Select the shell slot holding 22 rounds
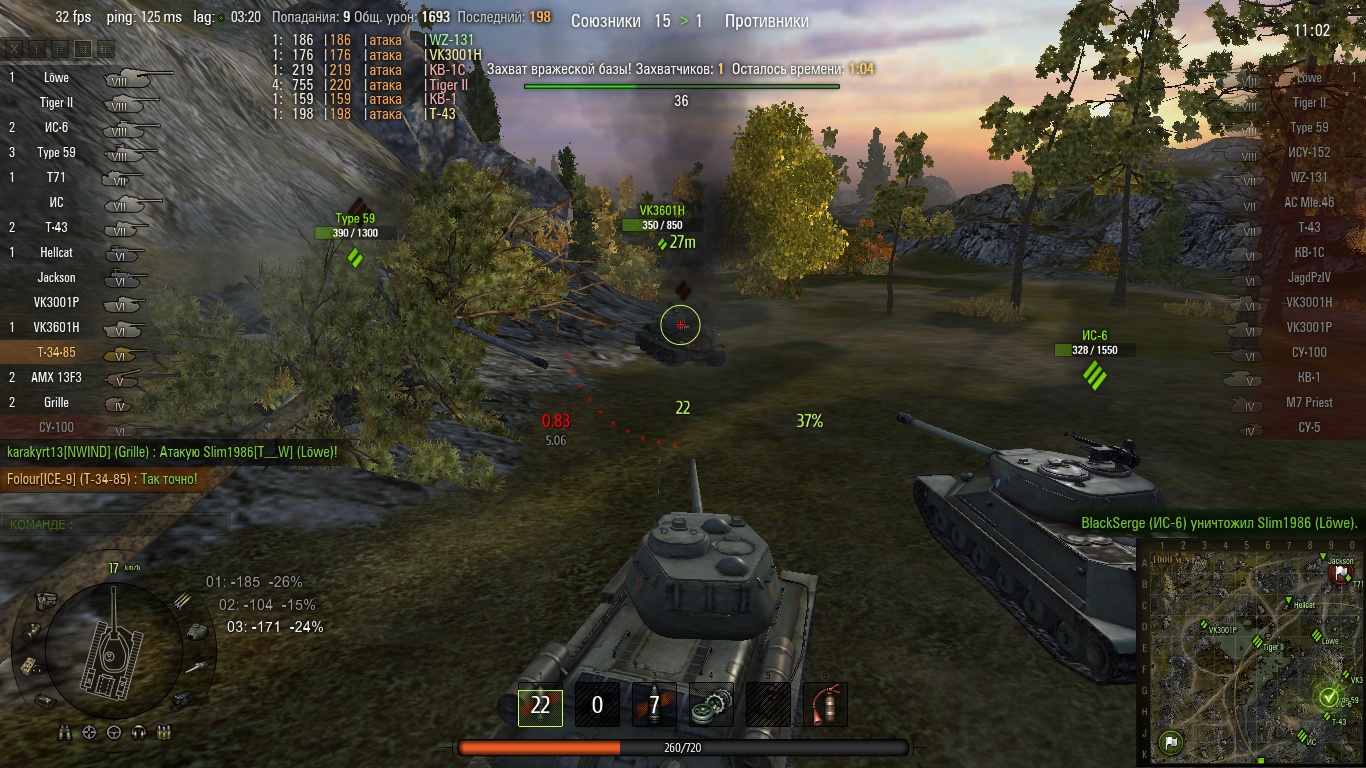This screenshot has width=1366, height=768. (x=540, y=706)
